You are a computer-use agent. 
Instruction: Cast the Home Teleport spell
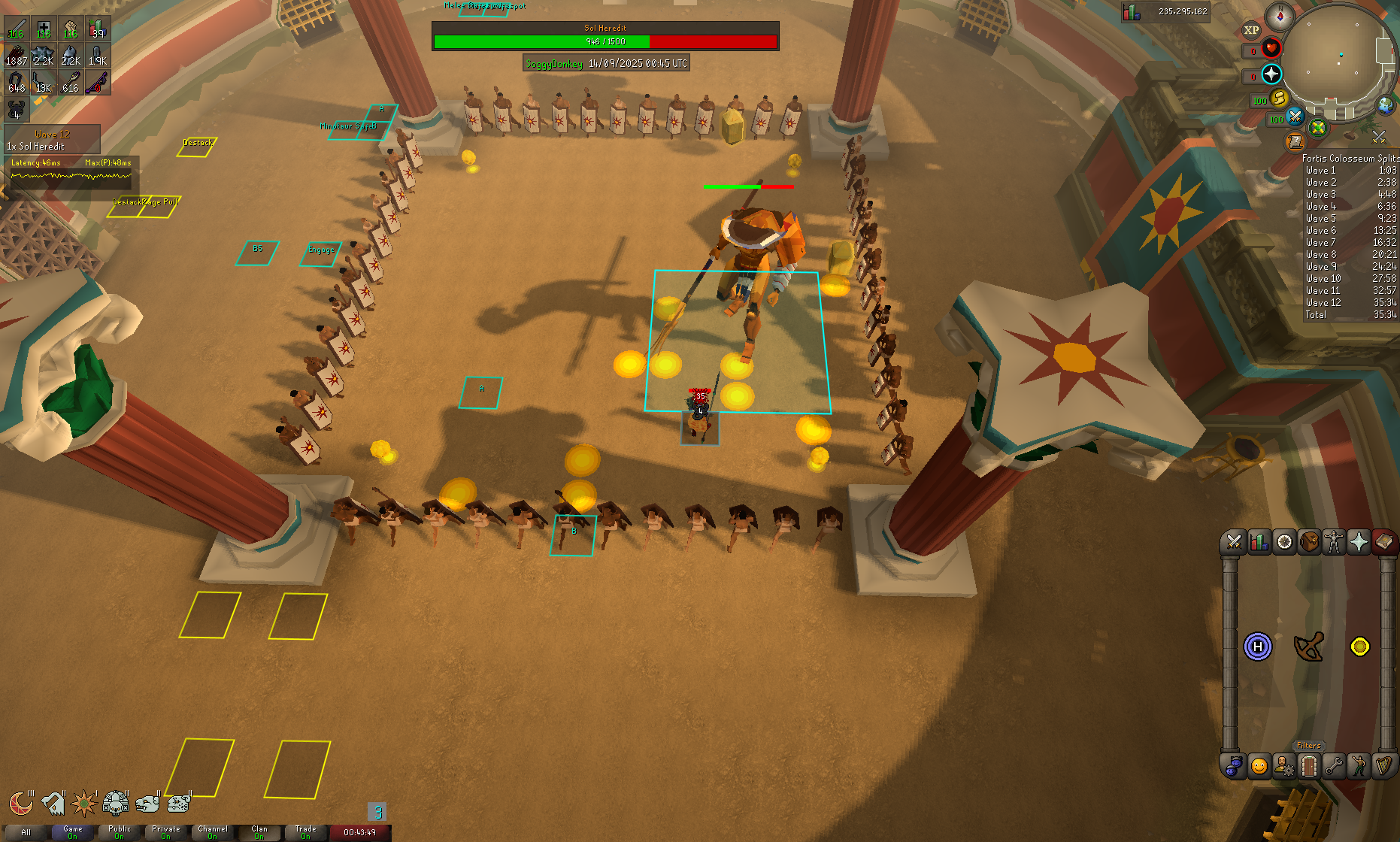coord(1258,647)
